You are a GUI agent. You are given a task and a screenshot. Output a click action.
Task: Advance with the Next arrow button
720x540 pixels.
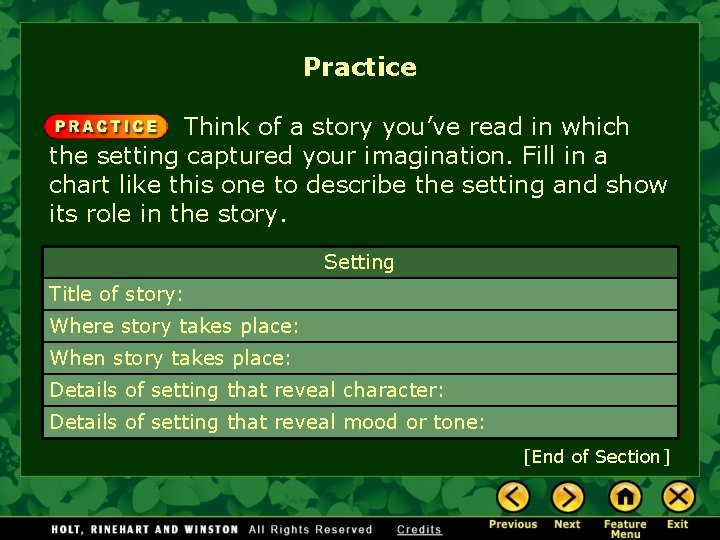coord(567,497)
